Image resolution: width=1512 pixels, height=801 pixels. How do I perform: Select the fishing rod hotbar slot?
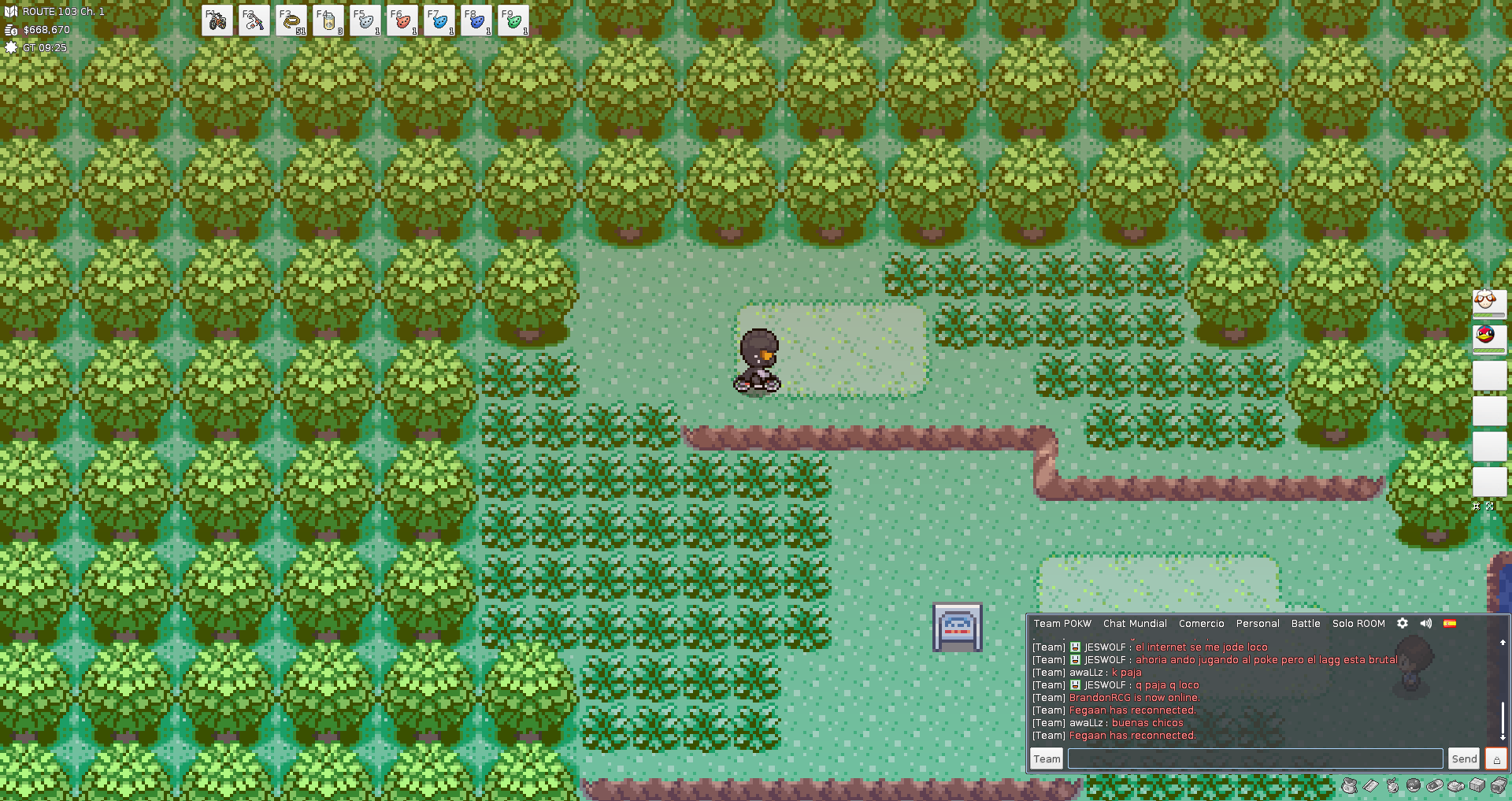pos(254,20)
